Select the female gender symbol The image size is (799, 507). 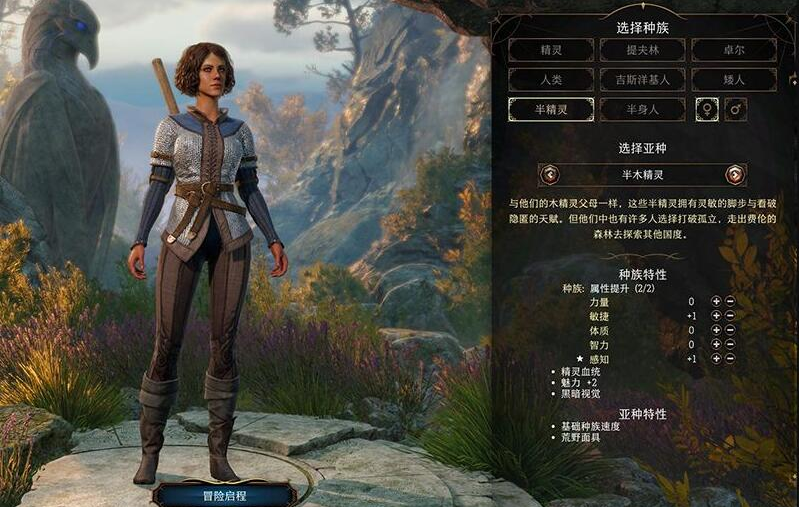click(x=707, y=109)
